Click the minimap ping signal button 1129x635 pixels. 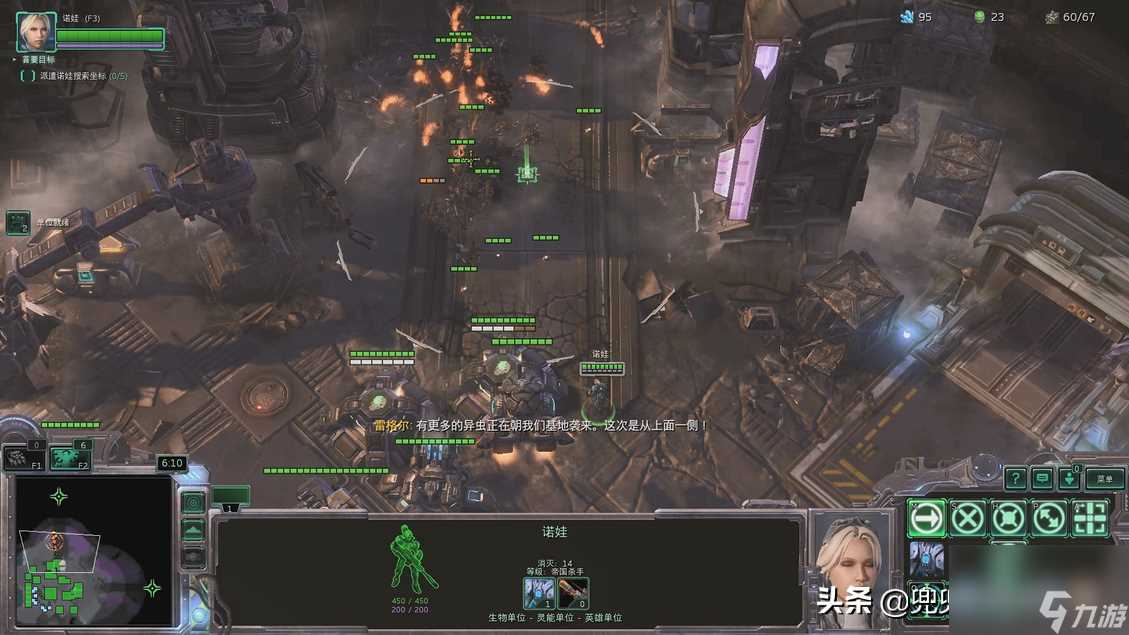tap(193, 502)
